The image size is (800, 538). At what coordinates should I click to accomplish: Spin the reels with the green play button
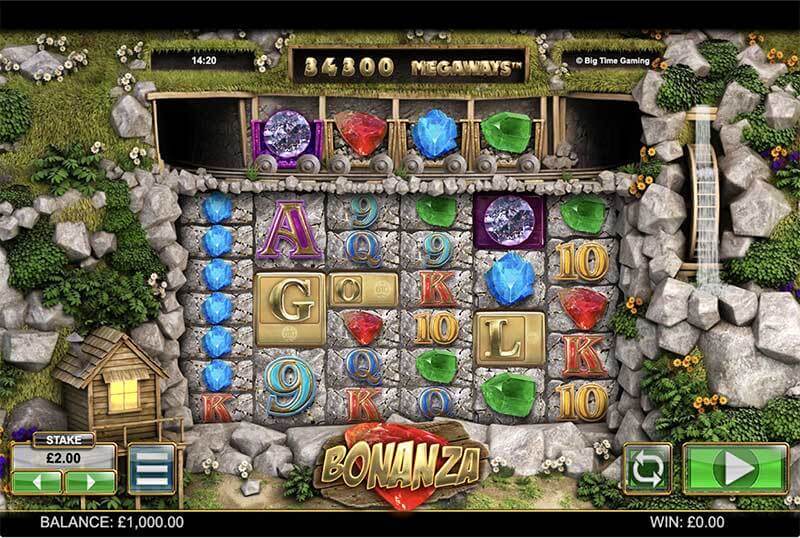[735, 468]
